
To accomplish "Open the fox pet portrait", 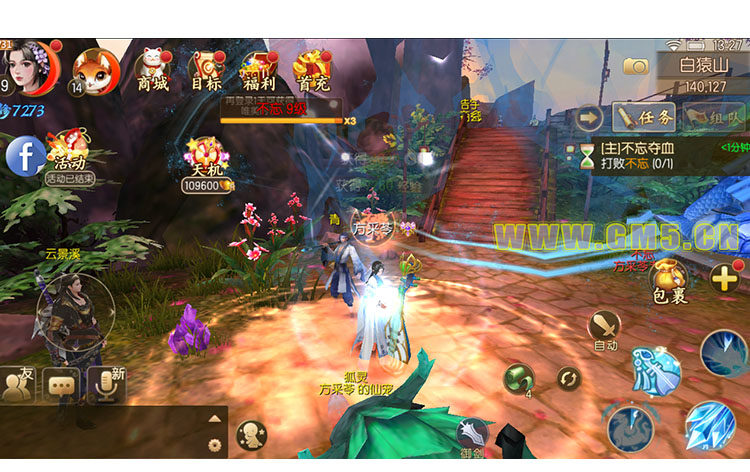I will tap(96, 70).
